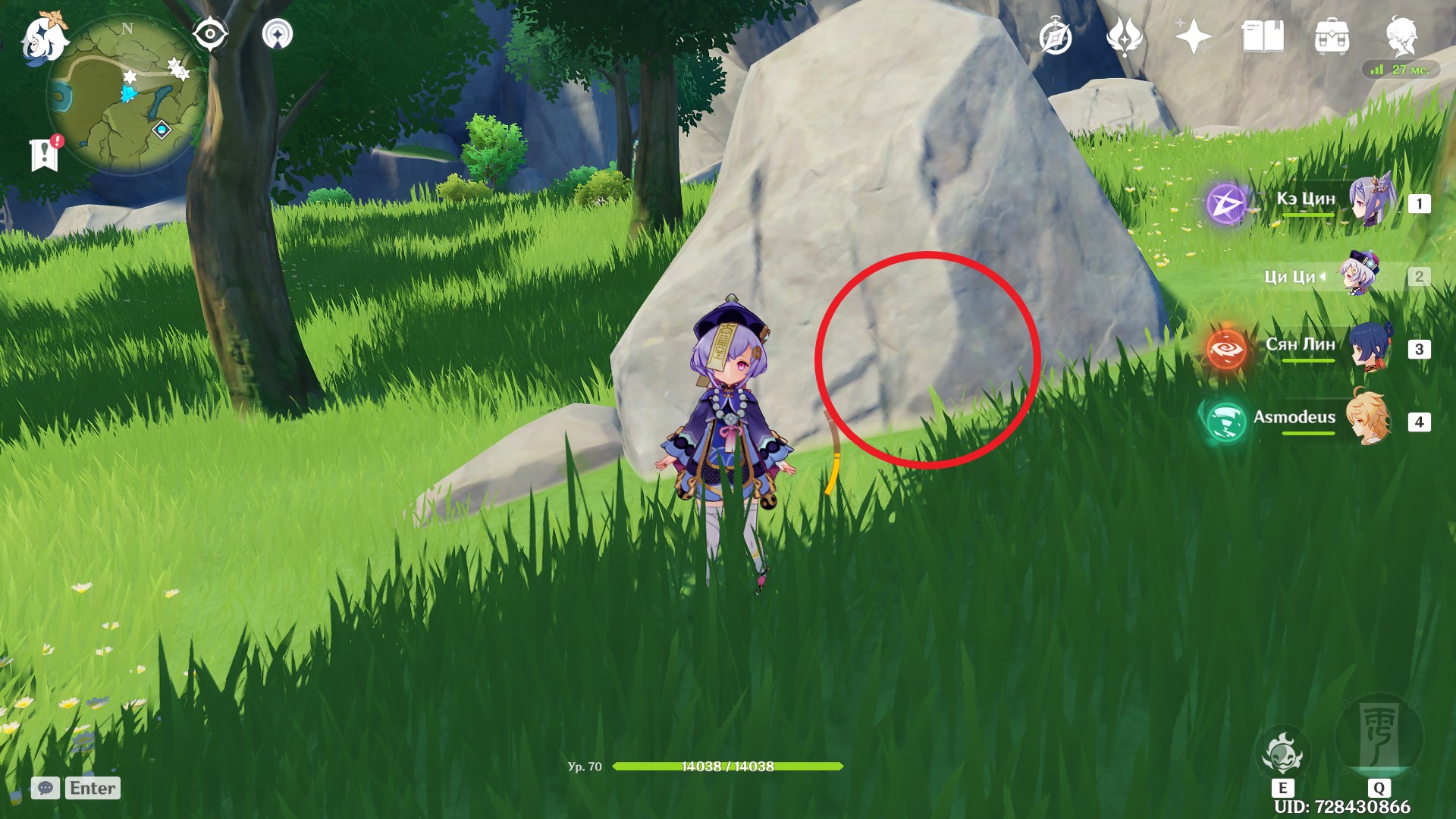Open the Paimon menu

(43, 35)
